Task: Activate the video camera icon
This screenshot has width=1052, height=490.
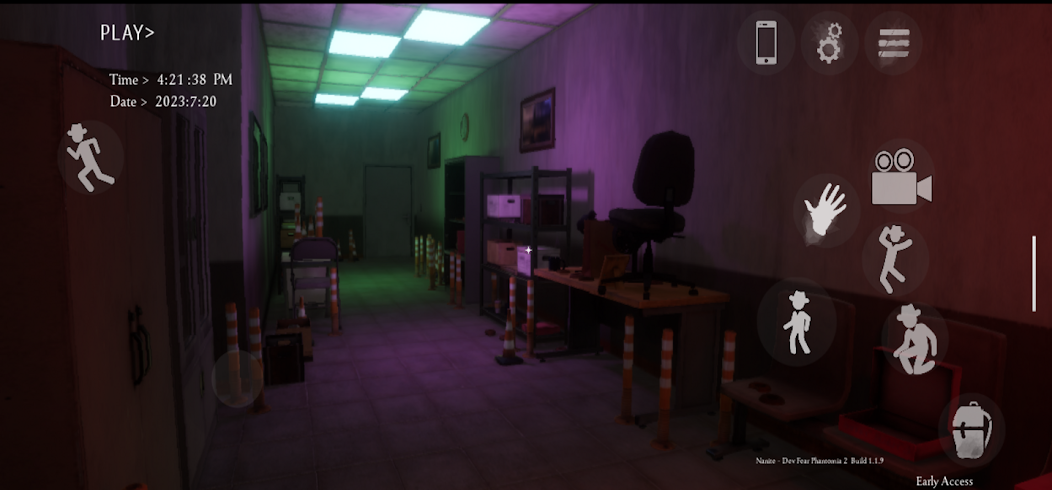Action: (900, 178)
